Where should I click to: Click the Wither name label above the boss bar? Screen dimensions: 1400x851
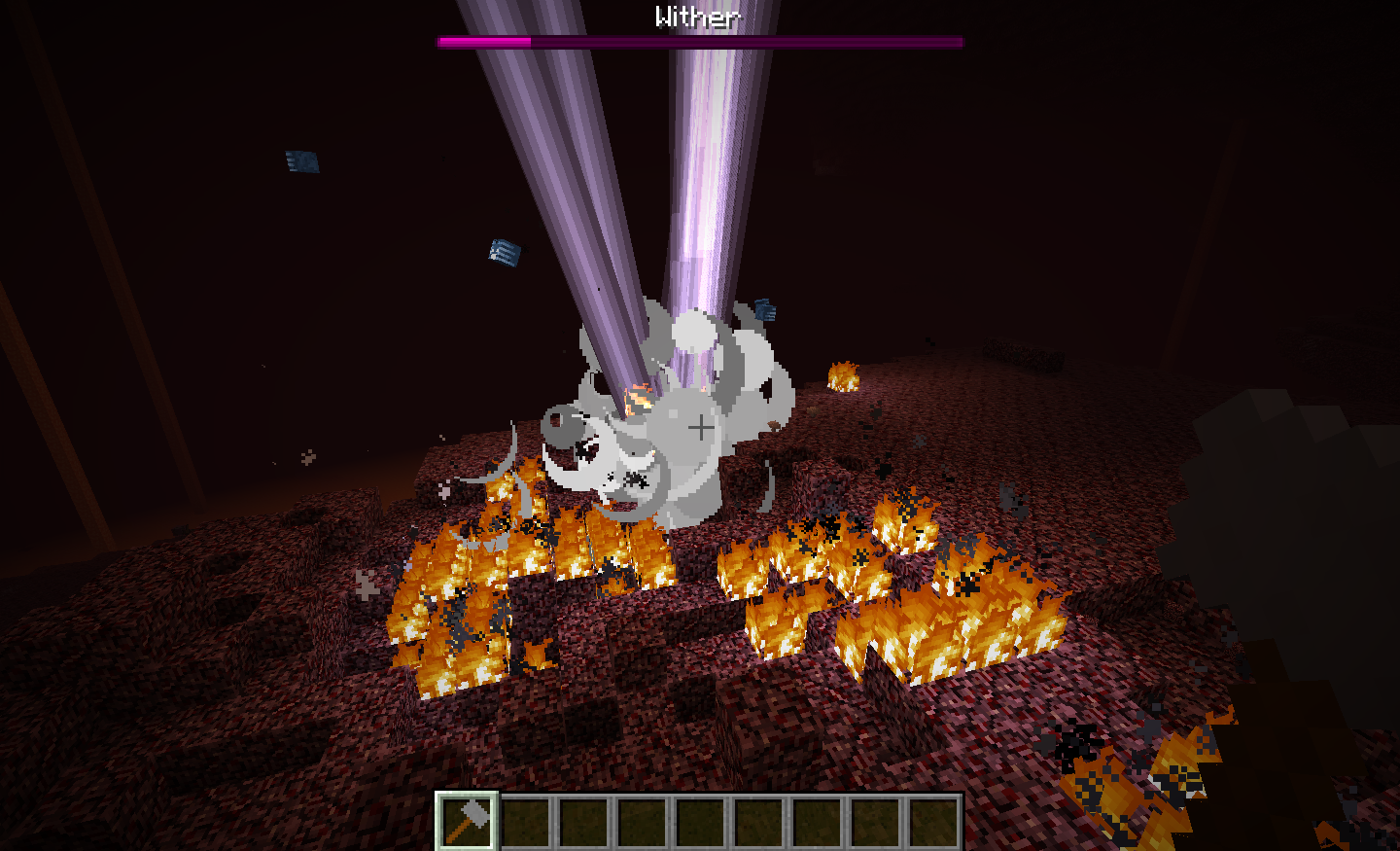(x=699, y=16)
